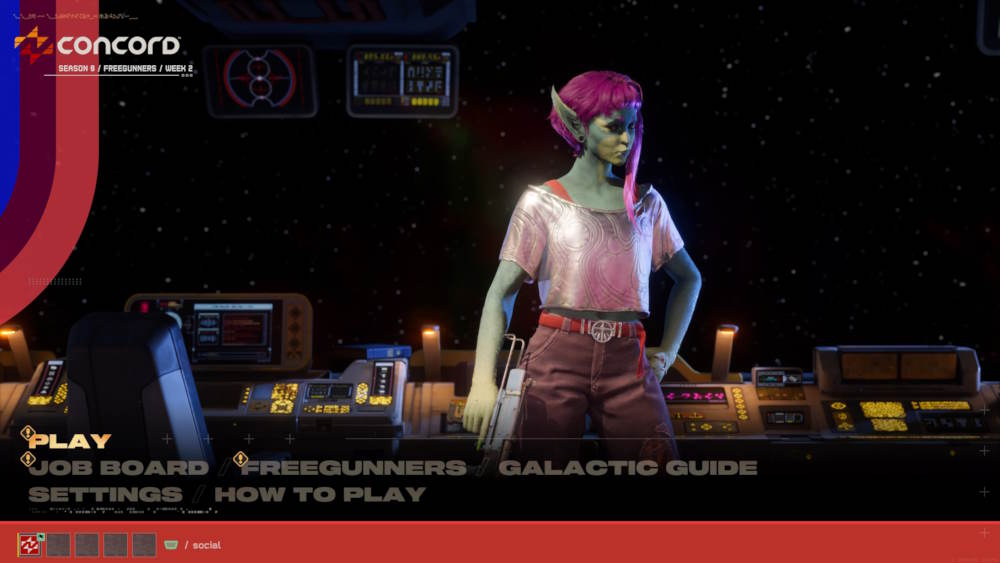Select PLAY from the main menu
This screenshot has height=563, width=1000.
(x=70, y=441)
